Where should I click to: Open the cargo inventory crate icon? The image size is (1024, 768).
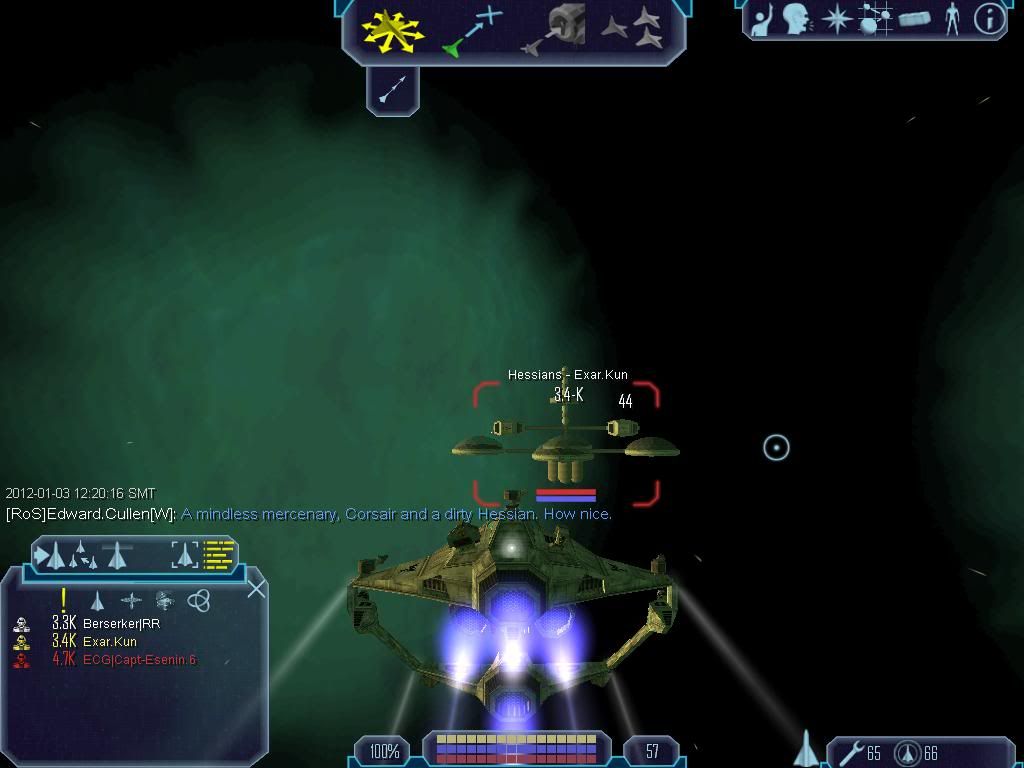914,19
